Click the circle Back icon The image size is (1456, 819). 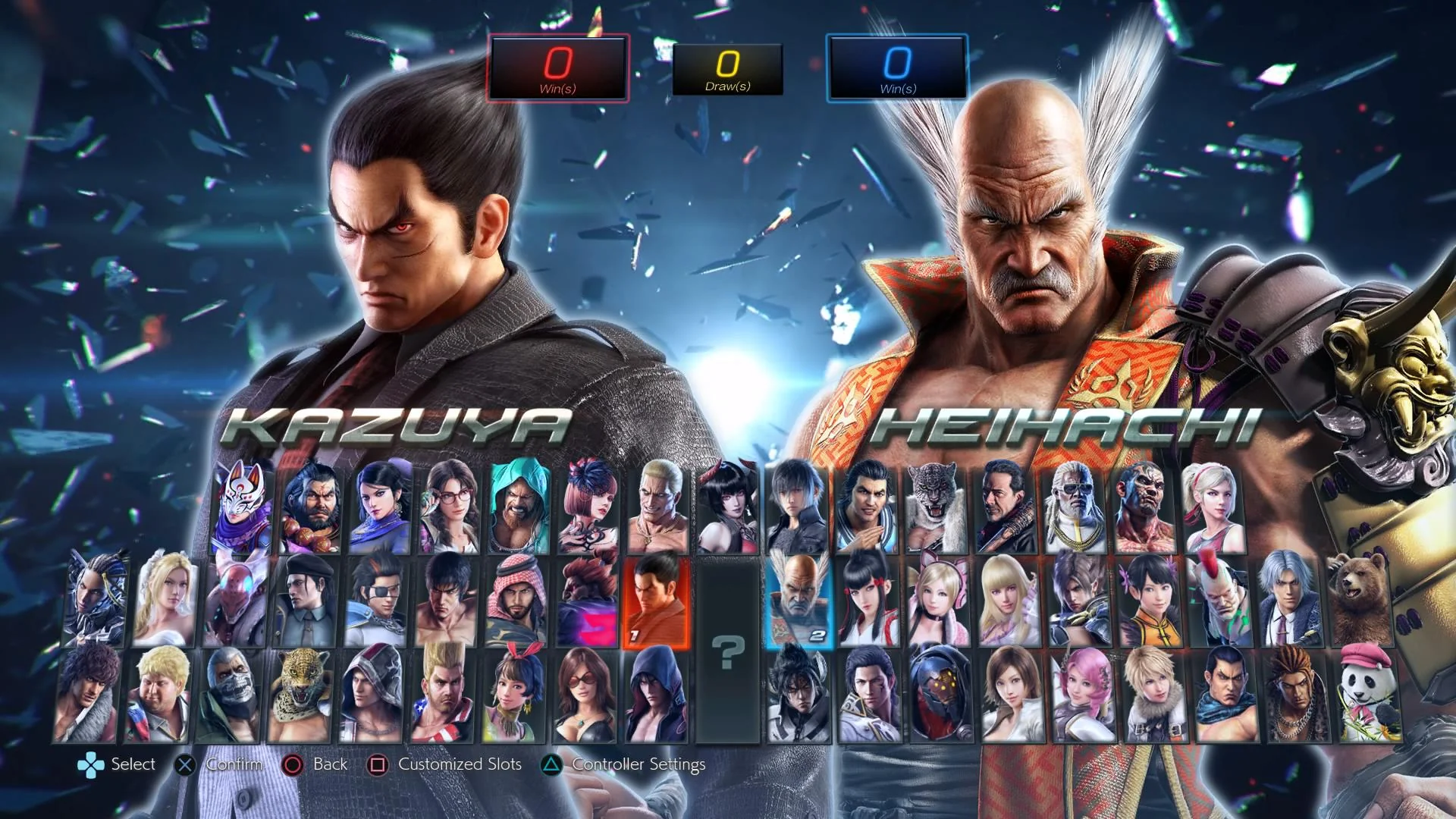point(291,764)
